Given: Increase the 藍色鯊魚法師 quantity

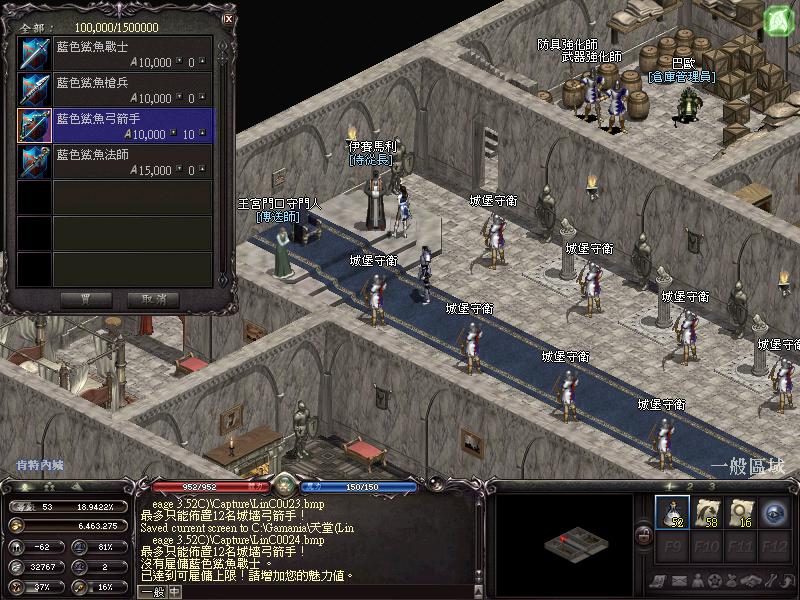Looking at the screenshot, I should pos(204,166).
